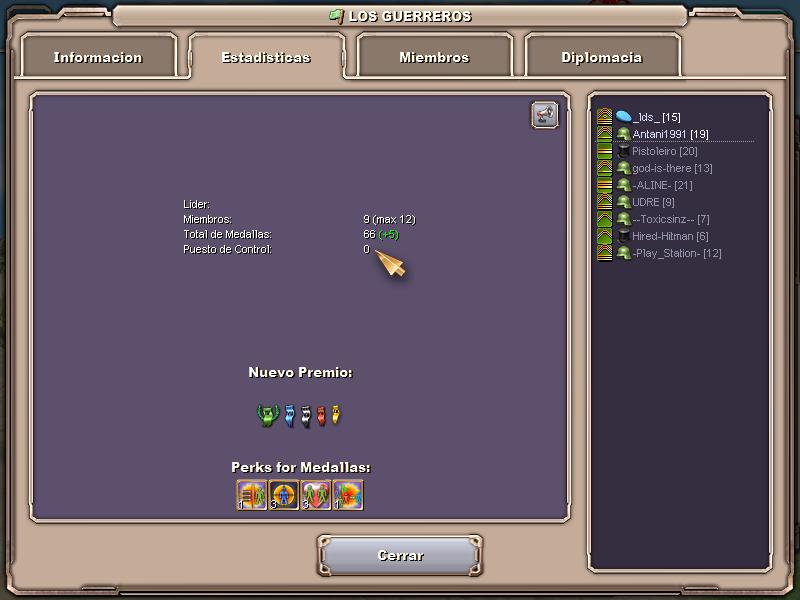Screen dimensions: 800x600
Task: Select --Toxicsinz-- in the member list
Action: tap(670, 219)
